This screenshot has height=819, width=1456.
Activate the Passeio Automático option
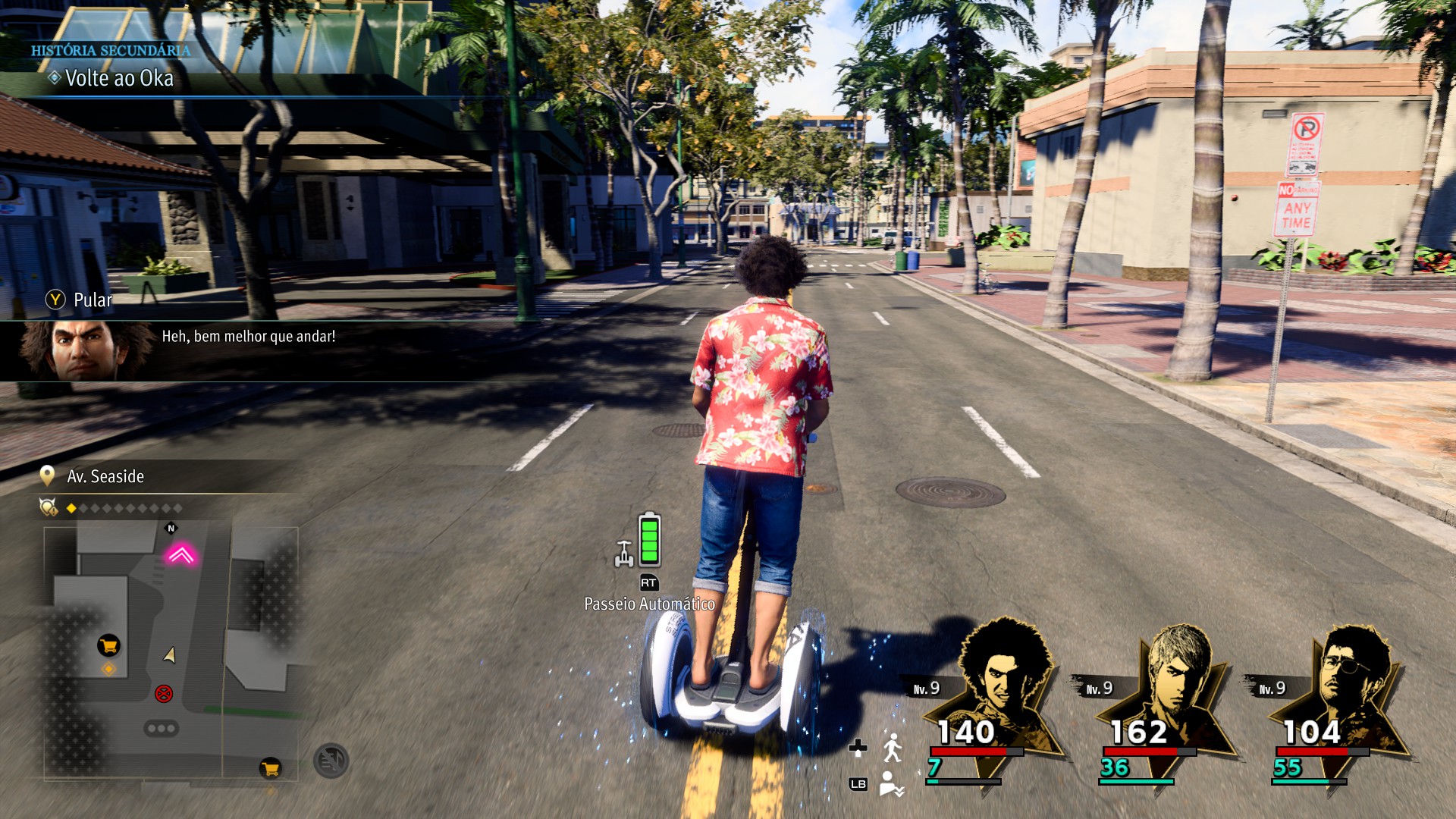tap(649, 603)
